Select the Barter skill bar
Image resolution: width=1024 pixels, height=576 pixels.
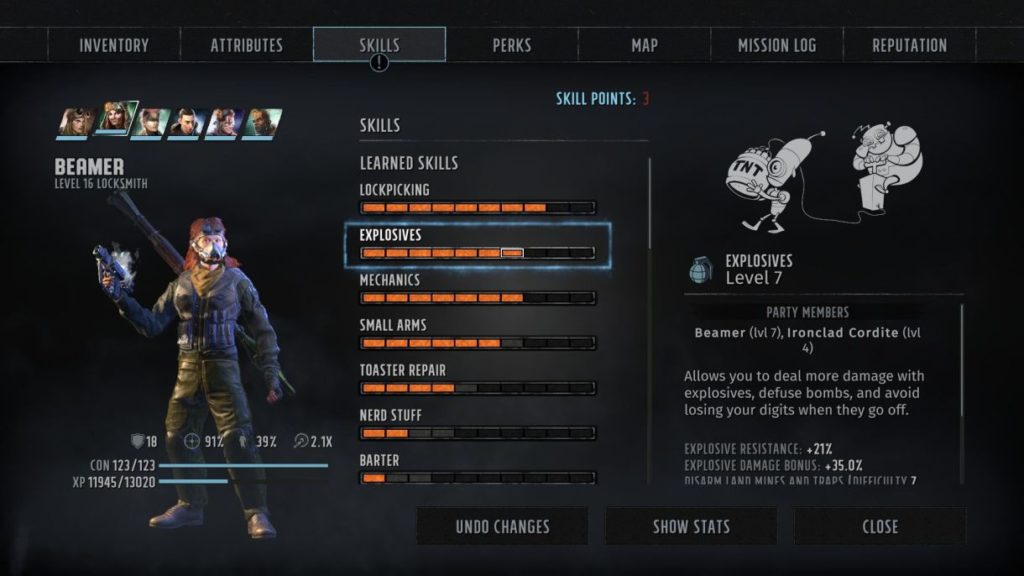[477, 478]
